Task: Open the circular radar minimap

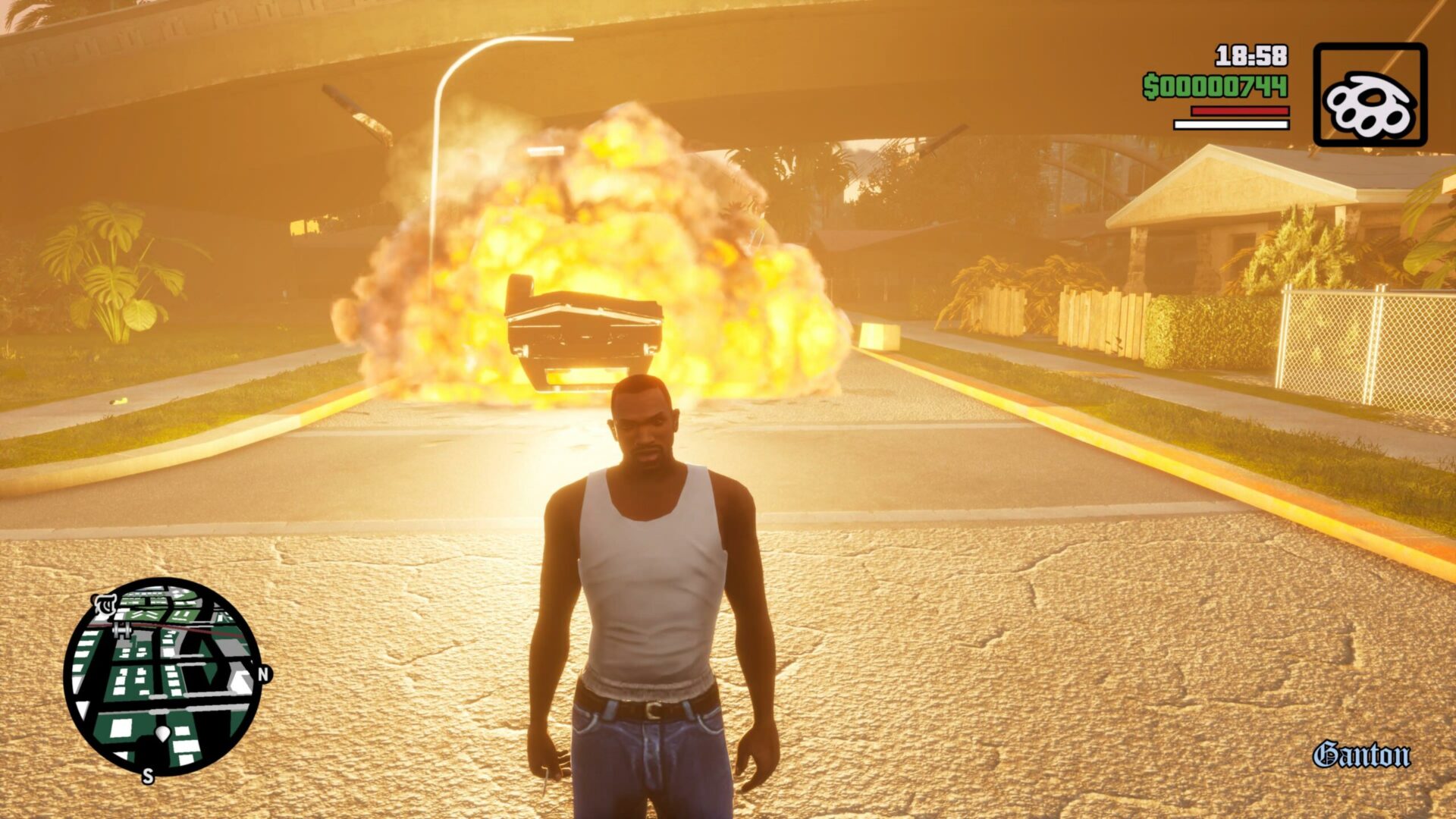Action: tap(163, 676)
